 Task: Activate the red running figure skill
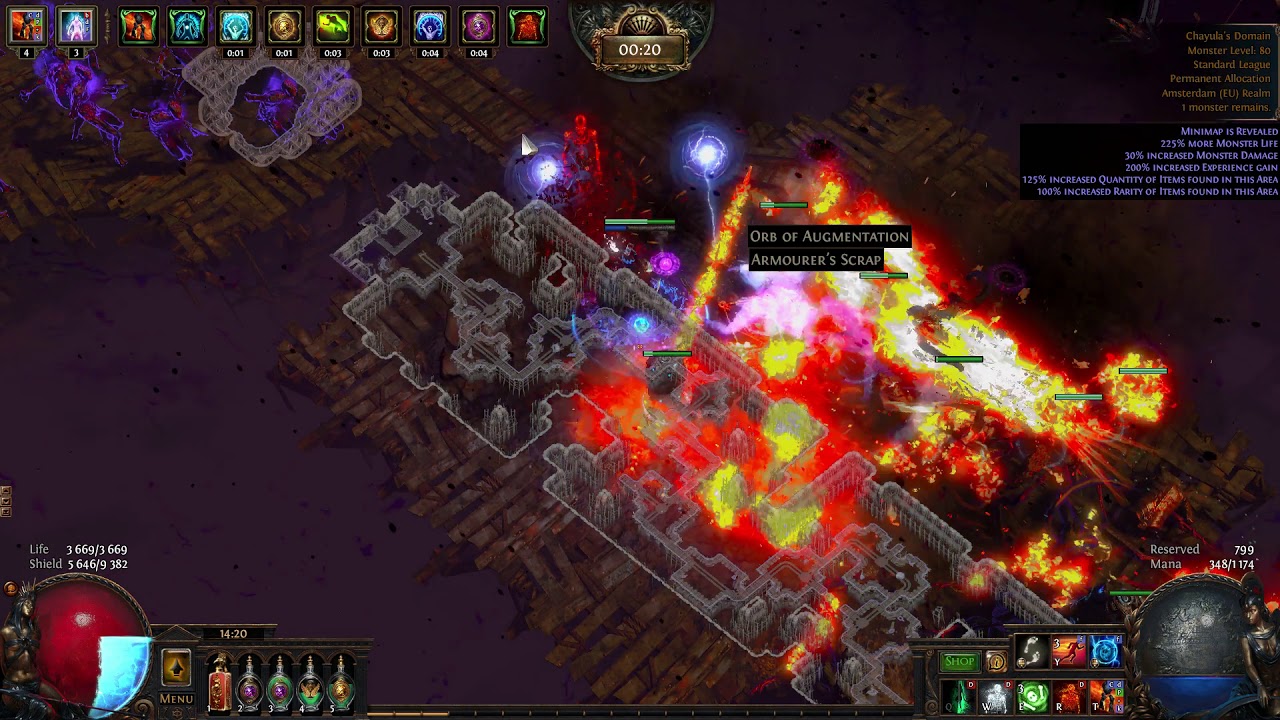(x=1068, y=652)
